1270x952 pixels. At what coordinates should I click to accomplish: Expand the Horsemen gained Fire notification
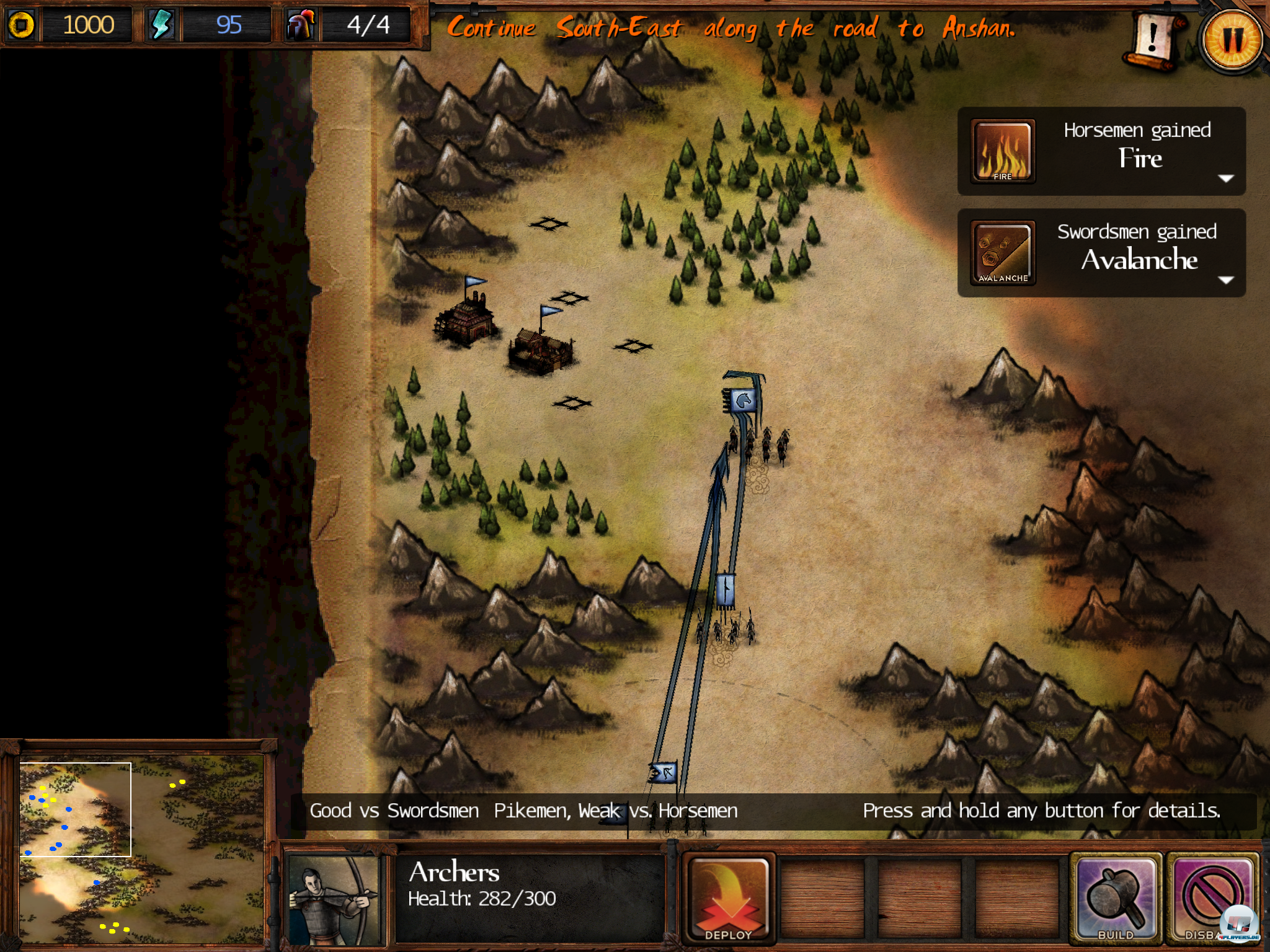[1225, 178]
